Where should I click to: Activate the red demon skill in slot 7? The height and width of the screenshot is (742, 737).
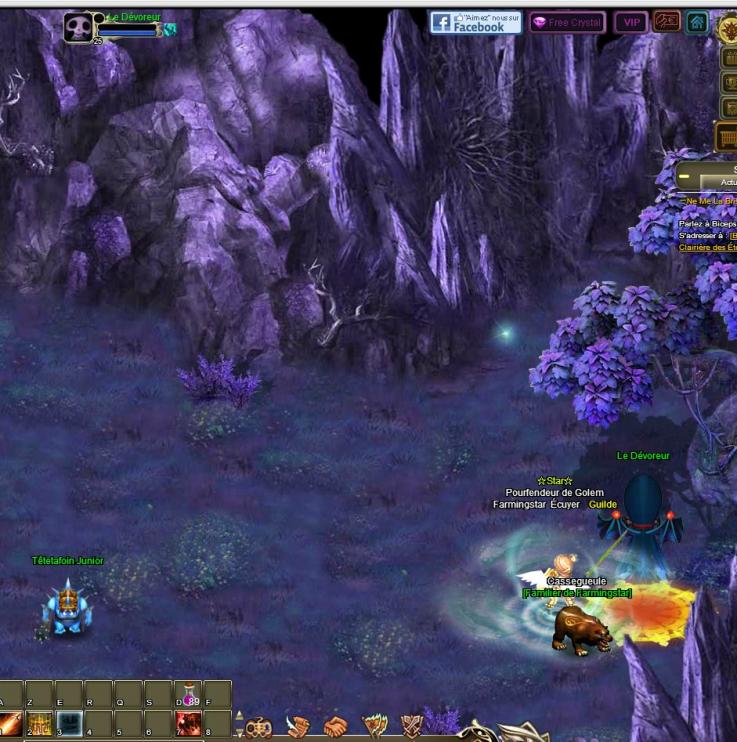[x=188, y=723]
